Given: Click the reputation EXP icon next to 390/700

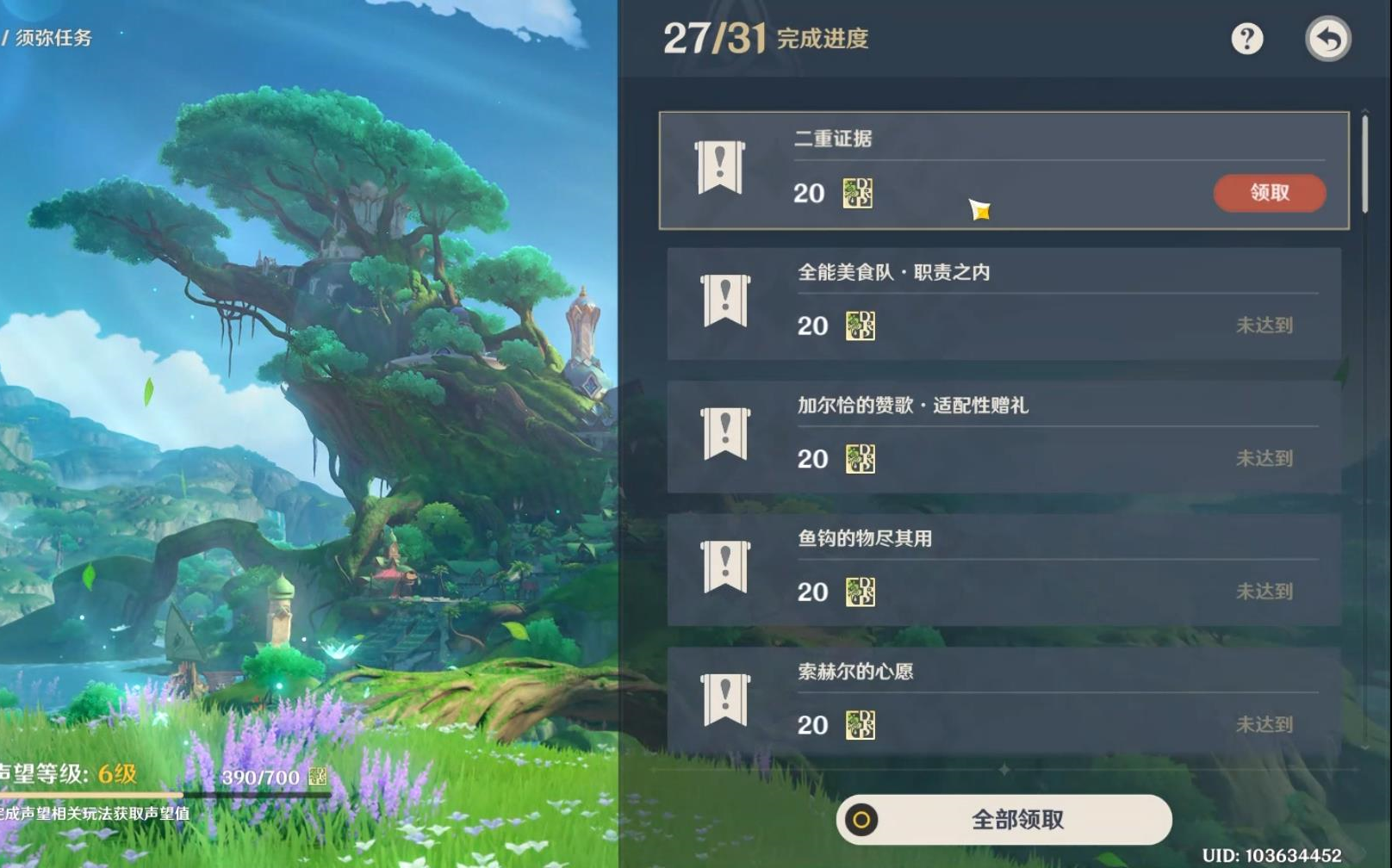Looking at the screenshot, I should point(317,776).
